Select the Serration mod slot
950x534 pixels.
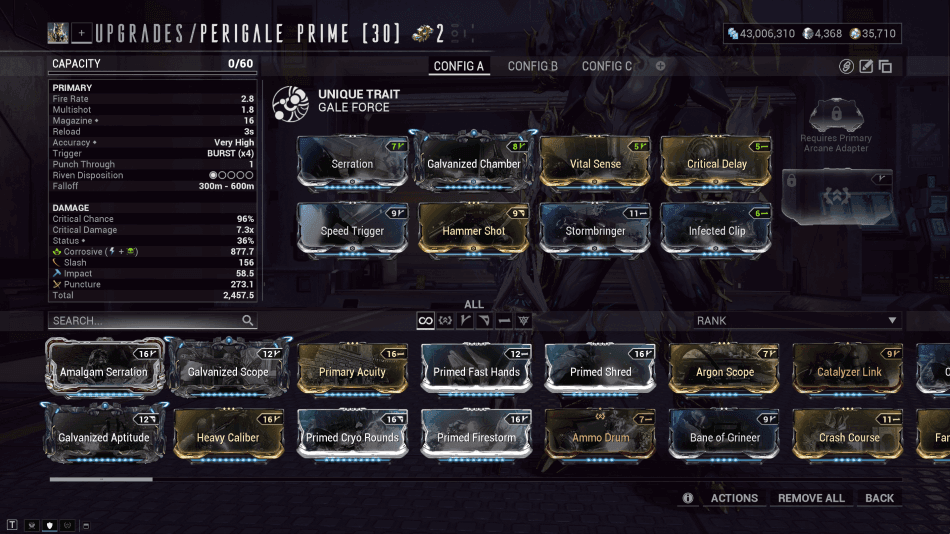[352, 163]
